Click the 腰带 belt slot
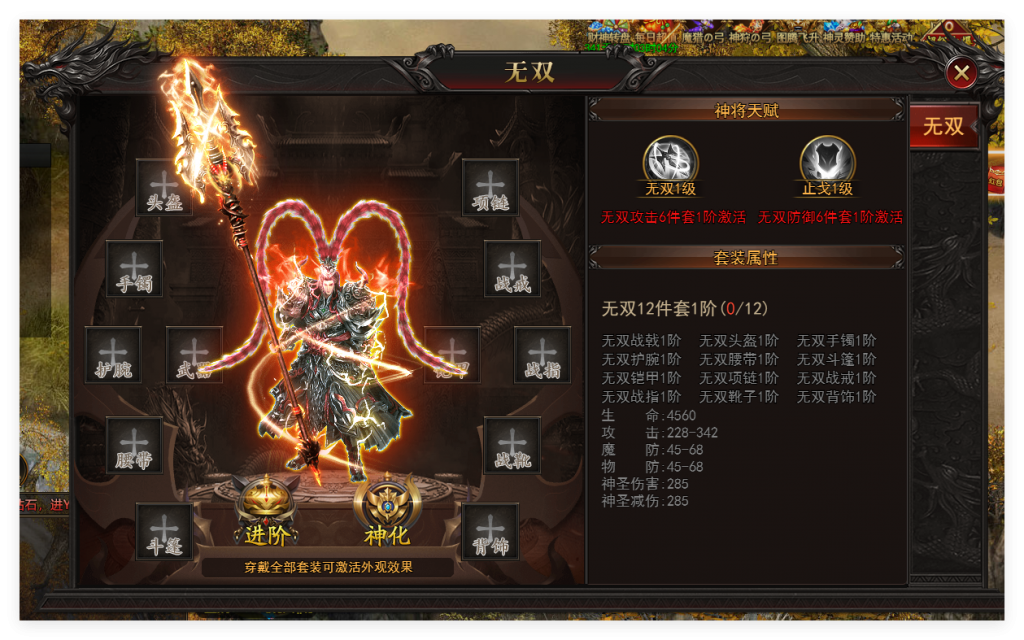The image size is (1024, 640). click(134, 444)
